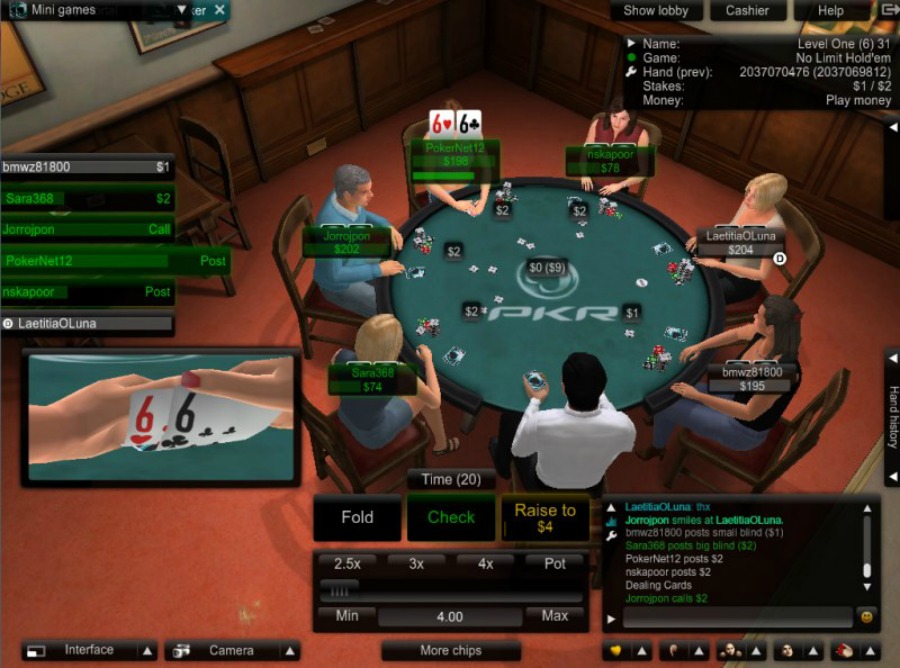Open the Help menu
This screenshot has height=668, width=900.
point(831,11)
